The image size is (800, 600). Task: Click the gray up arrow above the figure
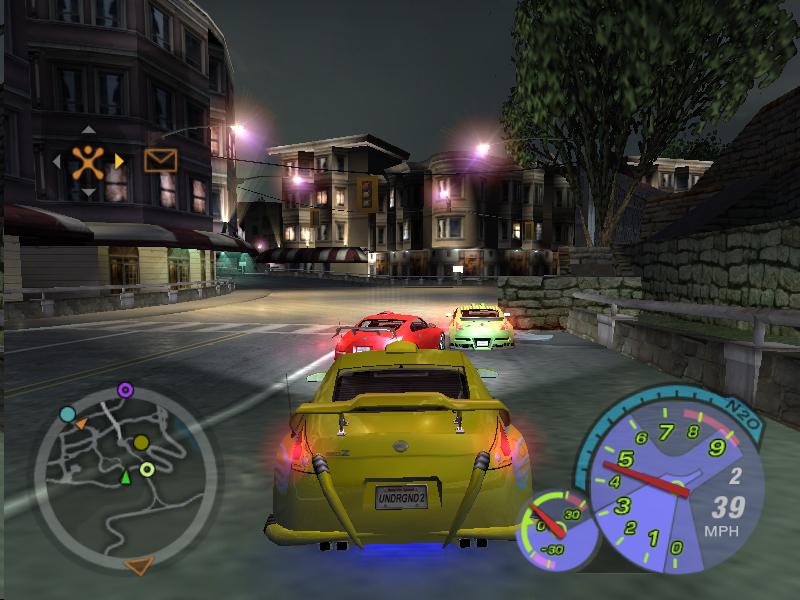tap(89, 129)
